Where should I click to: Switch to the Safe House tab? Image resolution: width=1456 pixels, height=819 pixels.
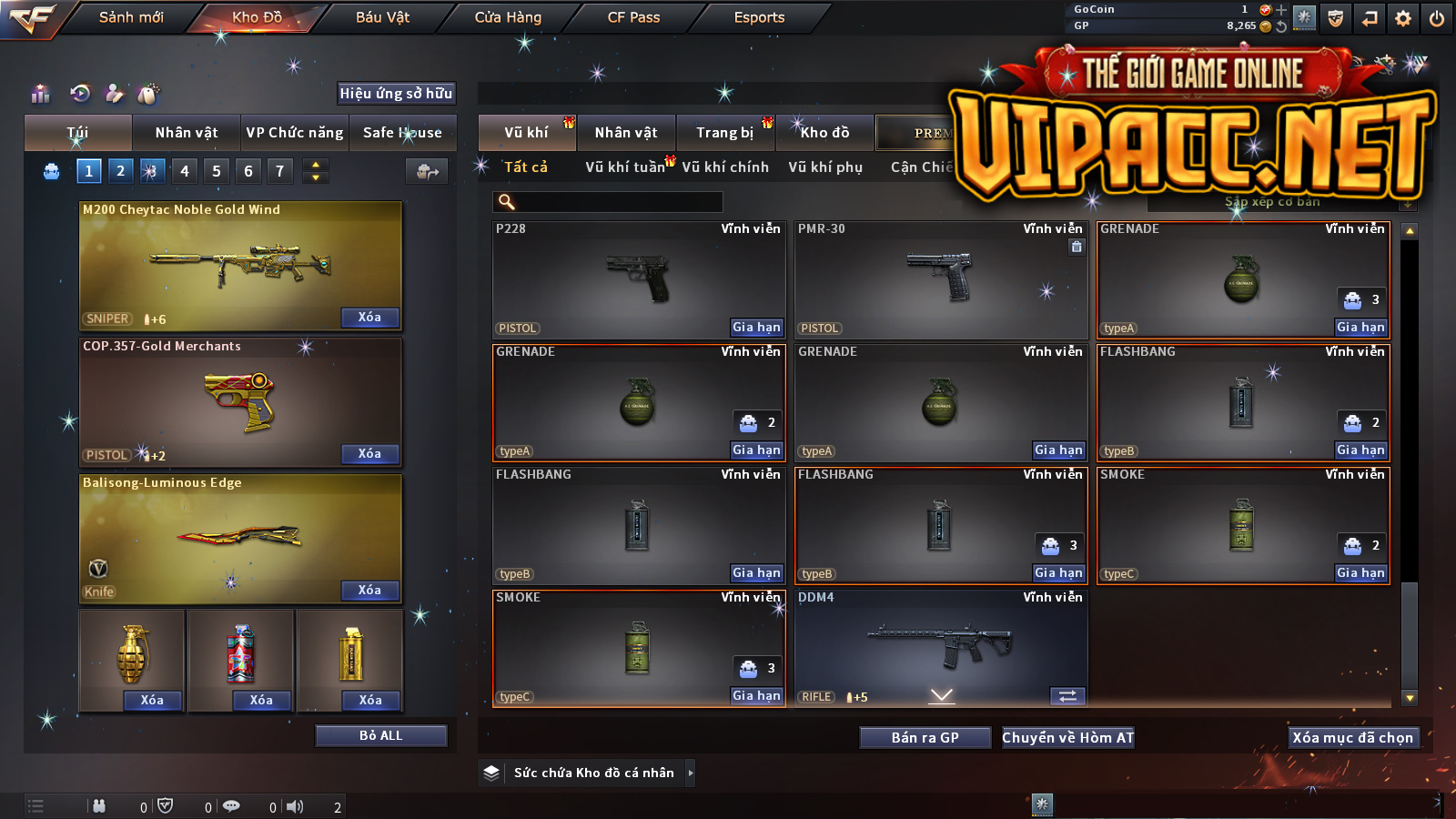coord(402,133)
